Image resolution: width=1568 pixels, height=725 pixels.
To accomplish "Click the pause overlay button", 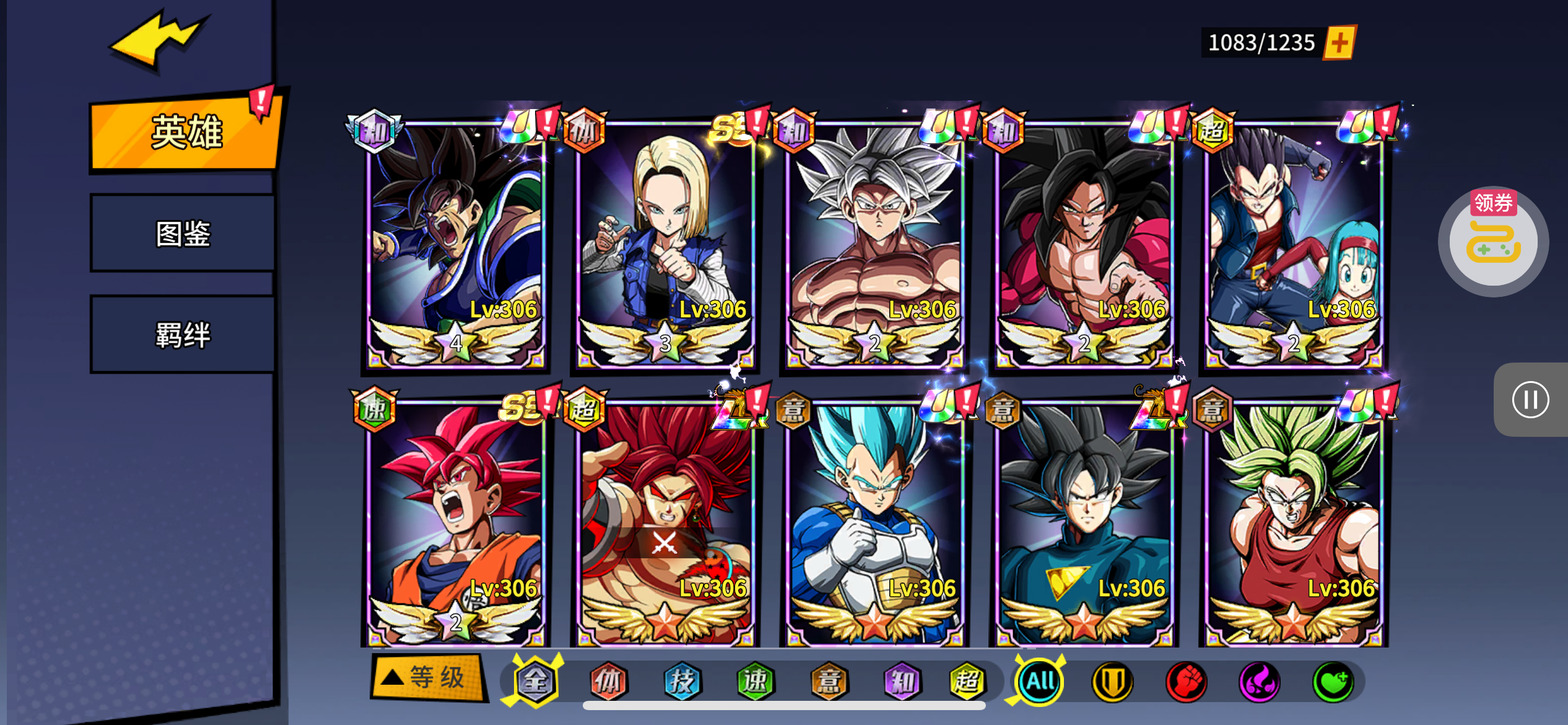I will pyautogui.click(x=1530, y=400).
